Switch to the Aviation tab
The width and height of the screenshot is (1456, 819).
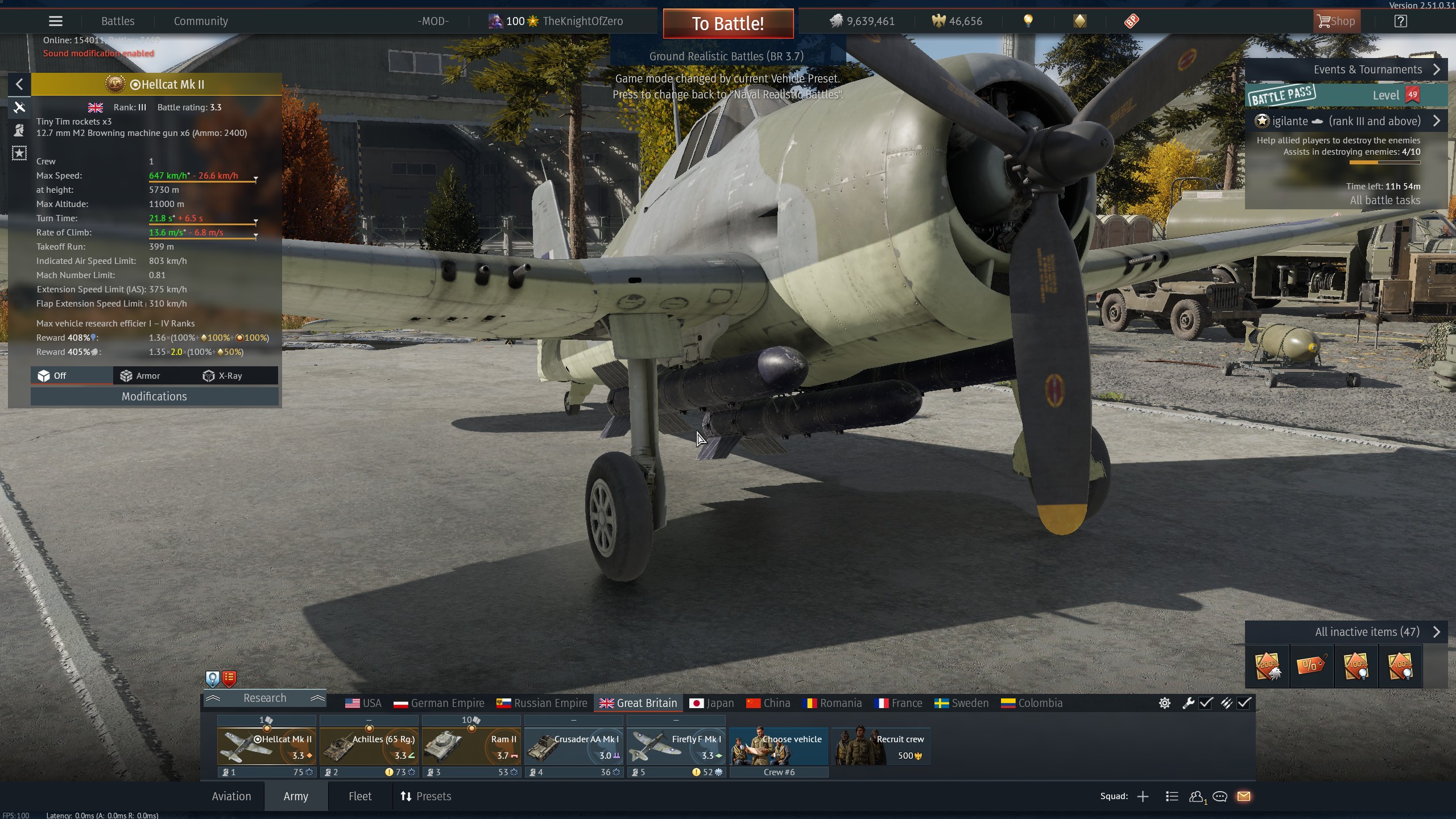(x=231, y=796)
